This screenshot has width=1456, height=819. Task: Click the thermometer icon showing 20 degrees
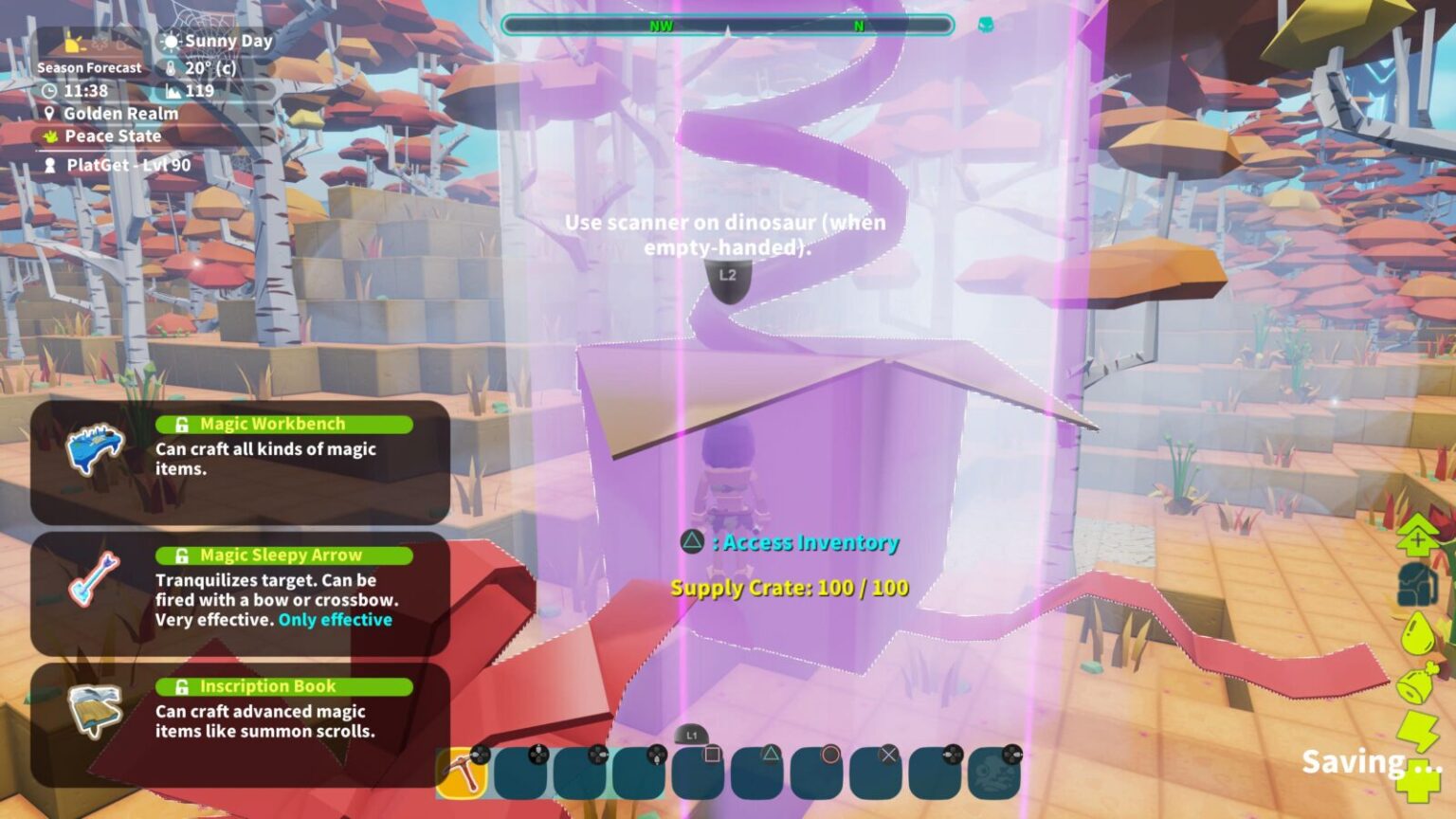point(169,67)
